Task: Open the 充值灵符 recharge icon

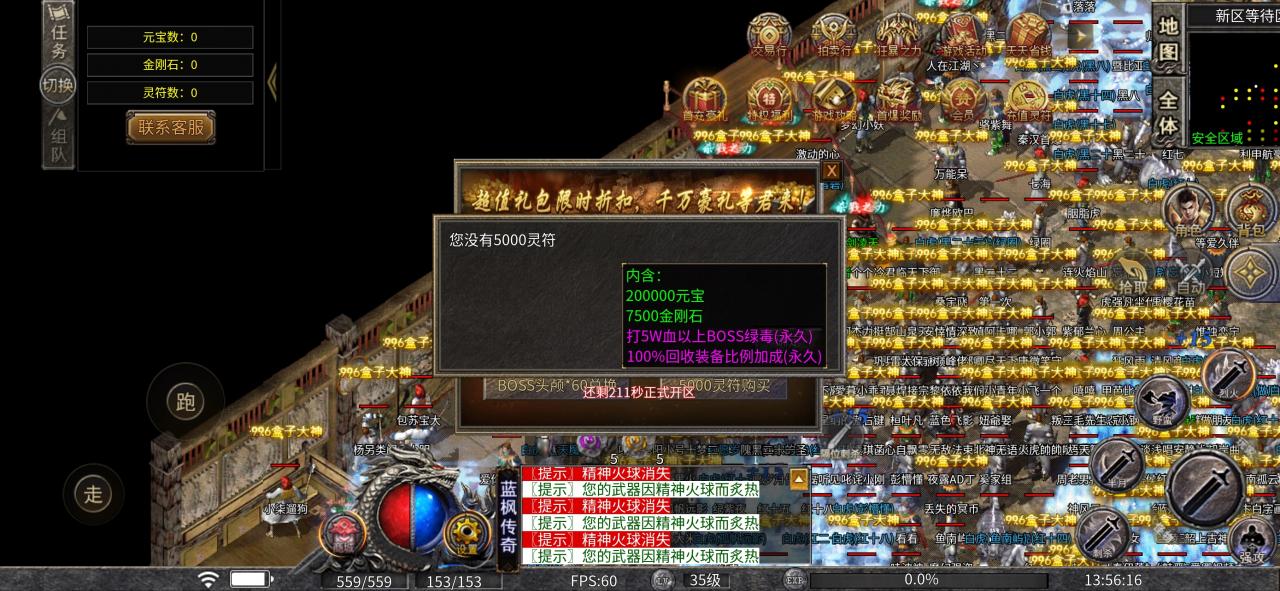Action: [1027, 99]
